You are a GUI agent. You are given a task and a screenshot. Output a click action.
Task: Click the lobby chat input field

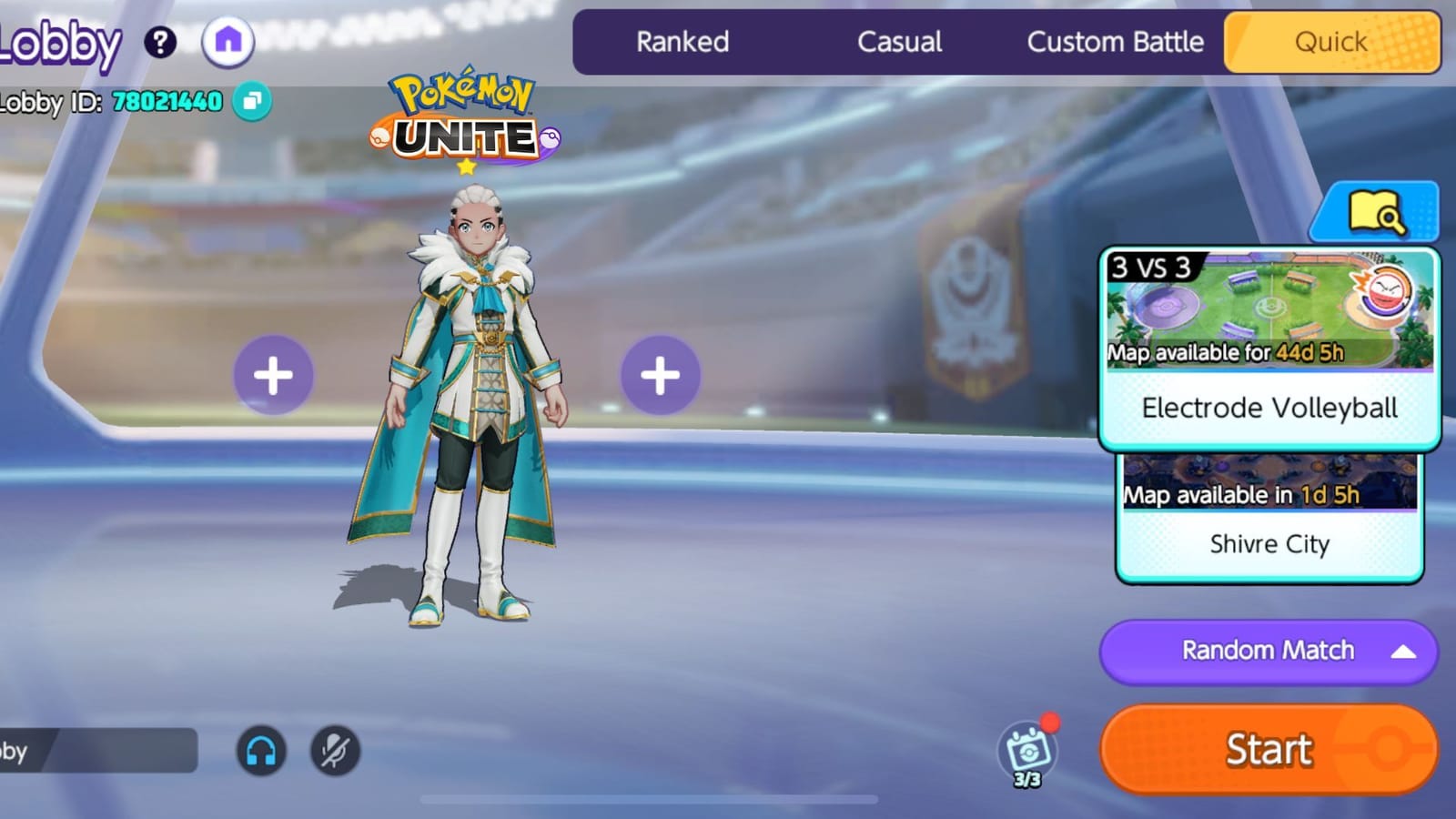click(100, 751)
